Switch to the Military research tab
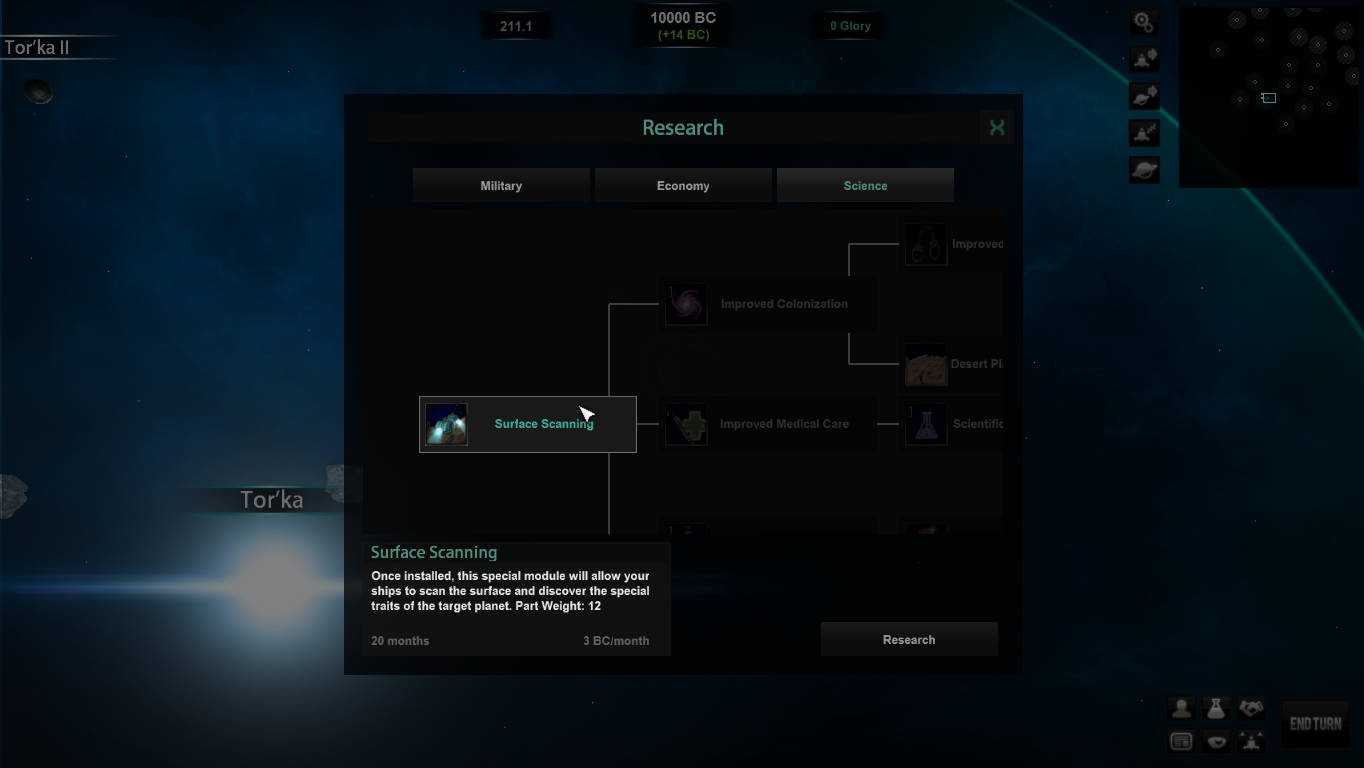The width and height of the screenshot is (1364, 768). point(500,185)
